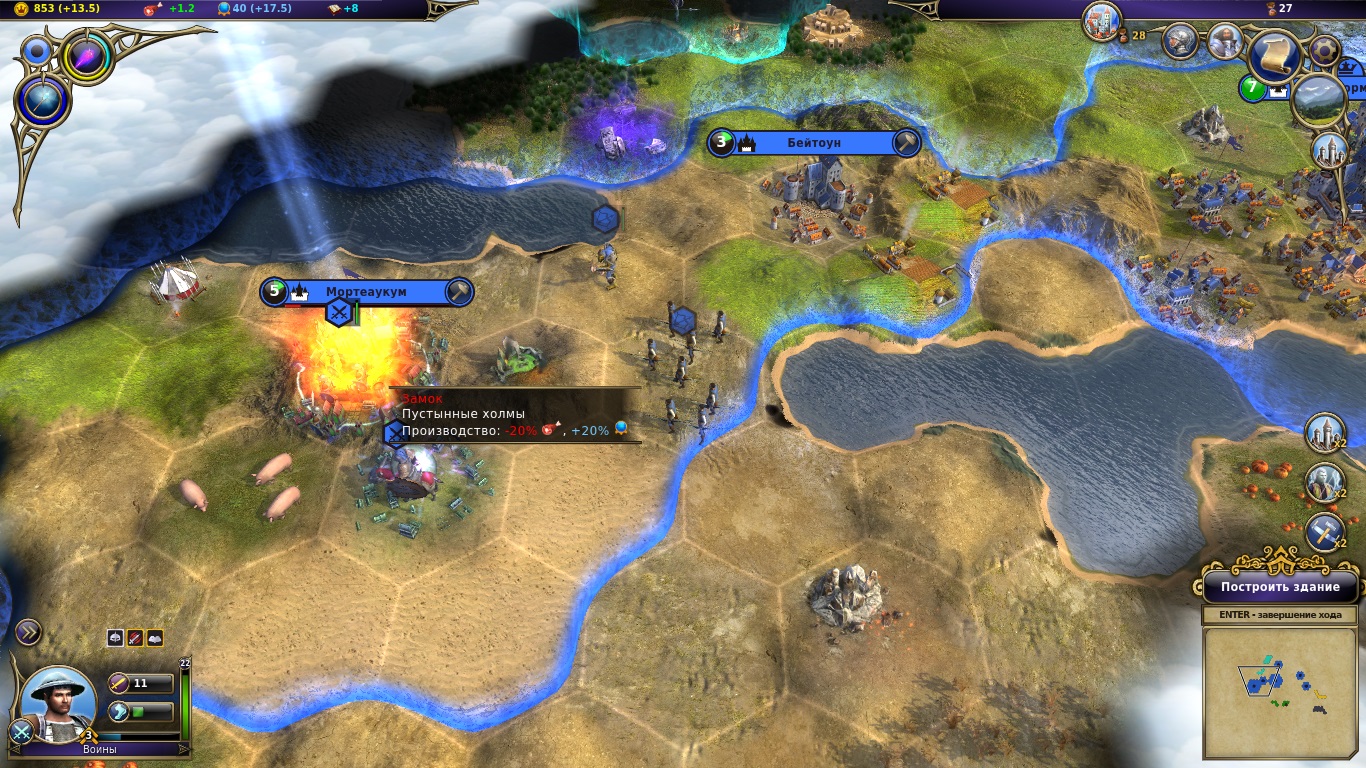The height and width of the screenshot is (768, 1366).
Task: Select the helmet perk icon above unit panel
Action: [116, 638]
